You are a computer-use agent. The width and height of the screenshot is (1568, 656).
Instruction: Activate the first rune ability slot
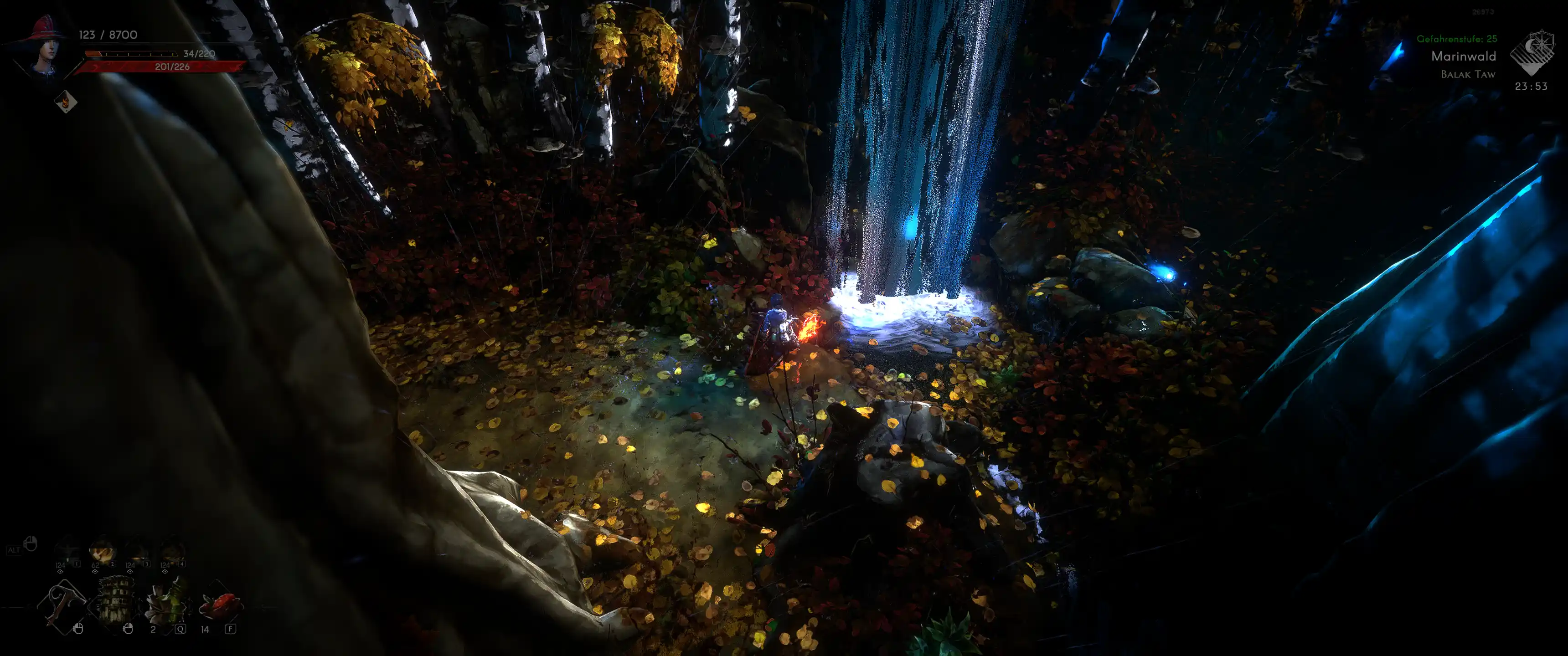pos(67,550)
